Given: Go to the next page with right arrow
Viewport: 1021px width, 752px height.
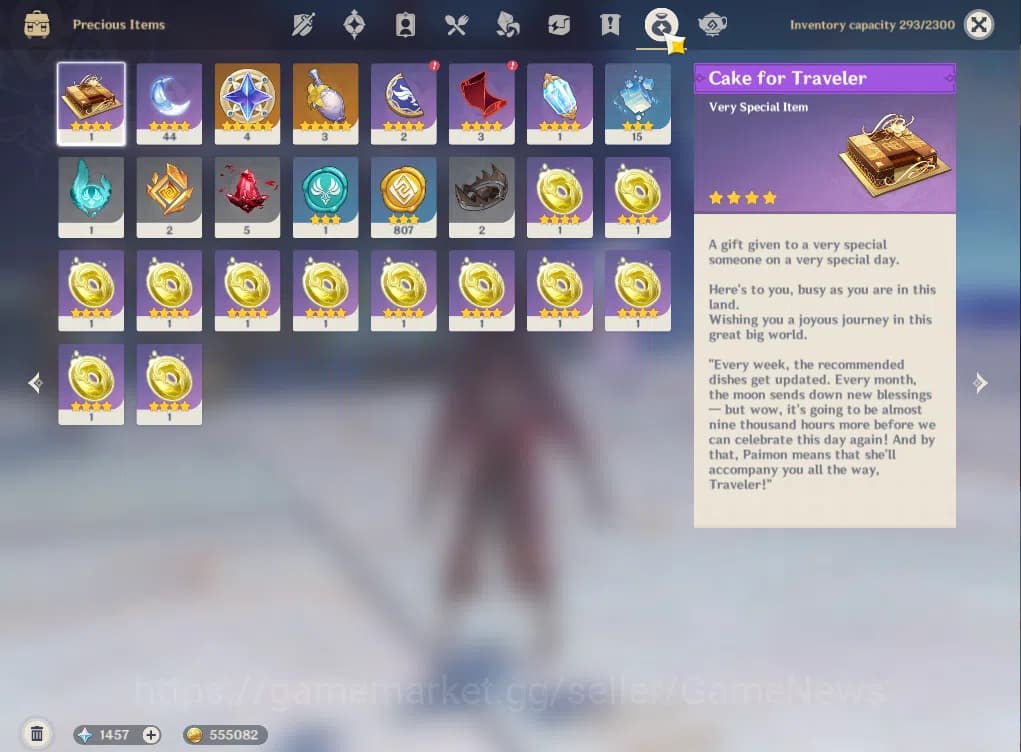Looking at the screenshot, I should pyautogui.click(x=980, y=383).
